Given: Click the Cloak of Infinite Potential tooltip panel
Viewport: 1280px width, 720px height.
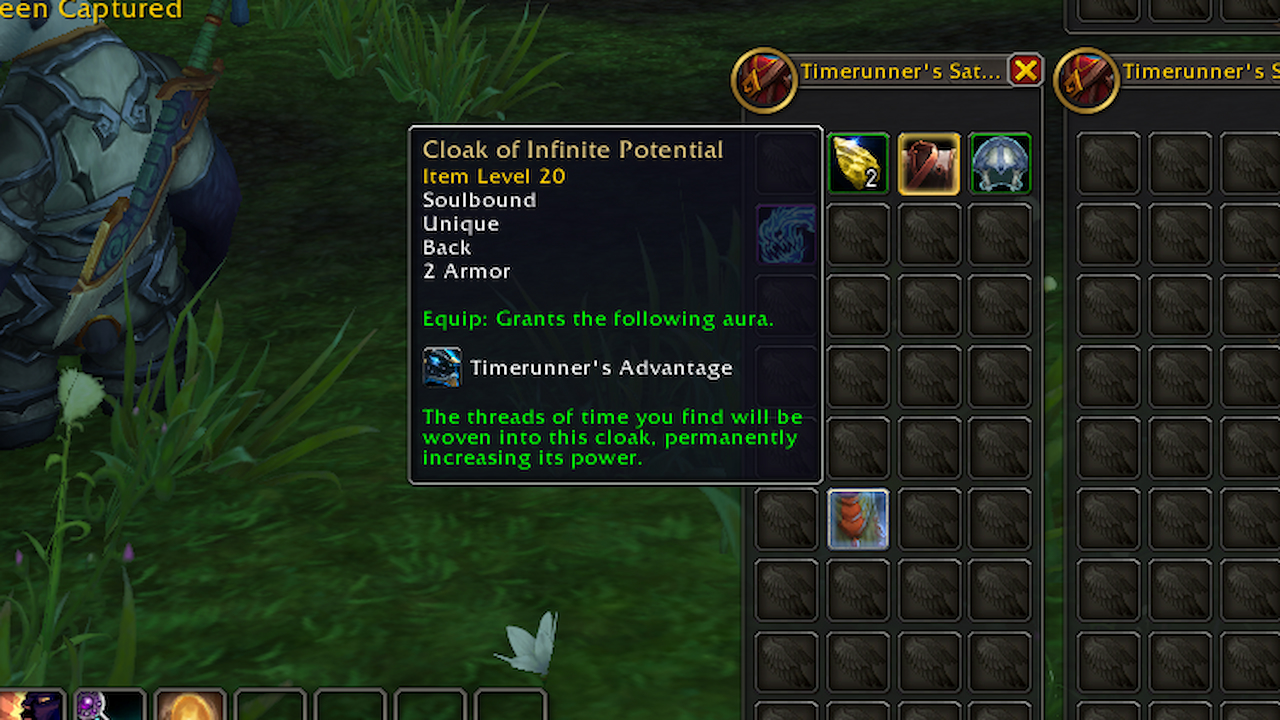Looking at the screenshot, I should pyautogui.click(x=614, y=300).
